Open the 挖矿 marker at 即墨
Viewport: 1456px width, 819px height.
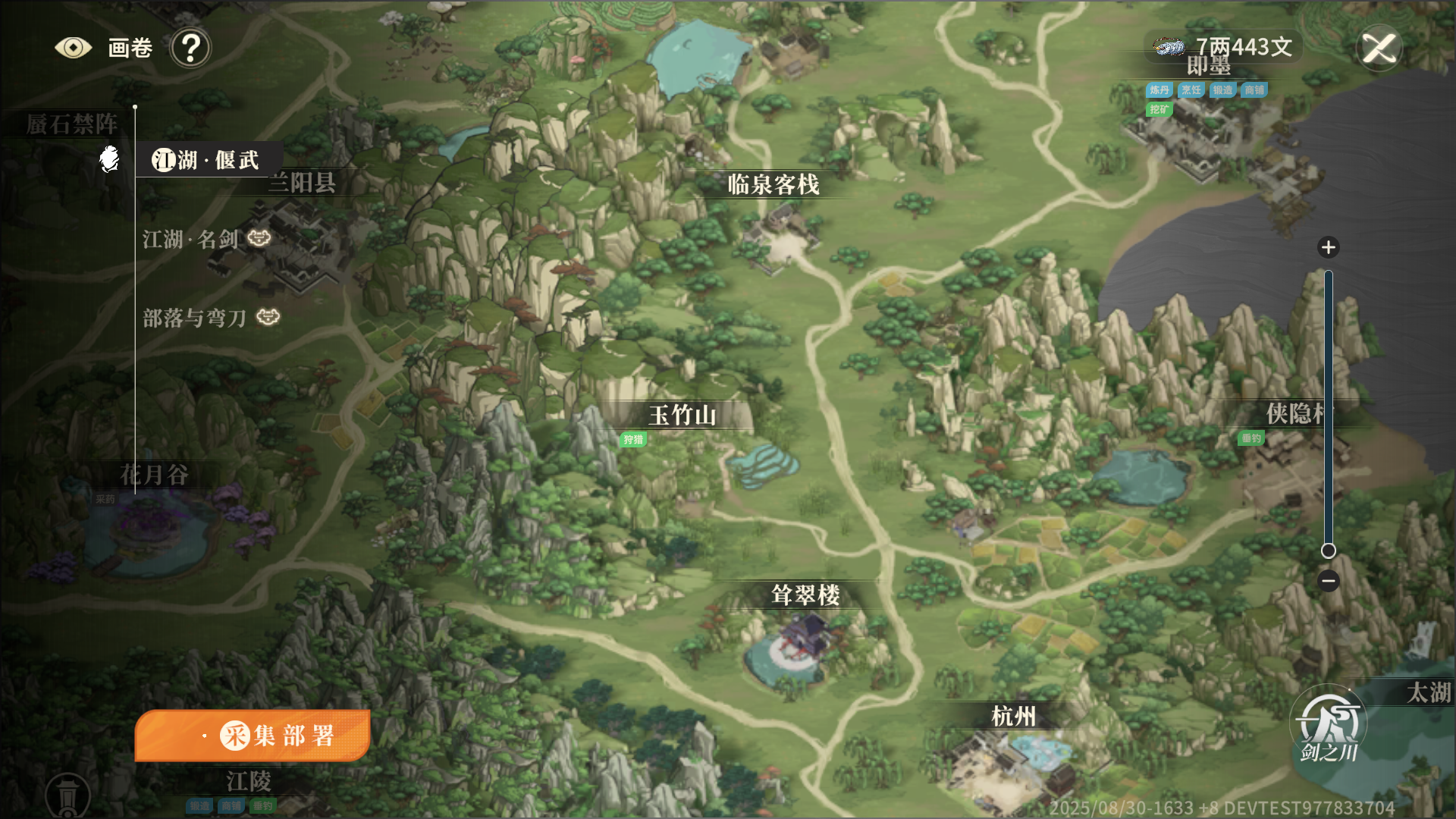click(x=1159, y=109)
